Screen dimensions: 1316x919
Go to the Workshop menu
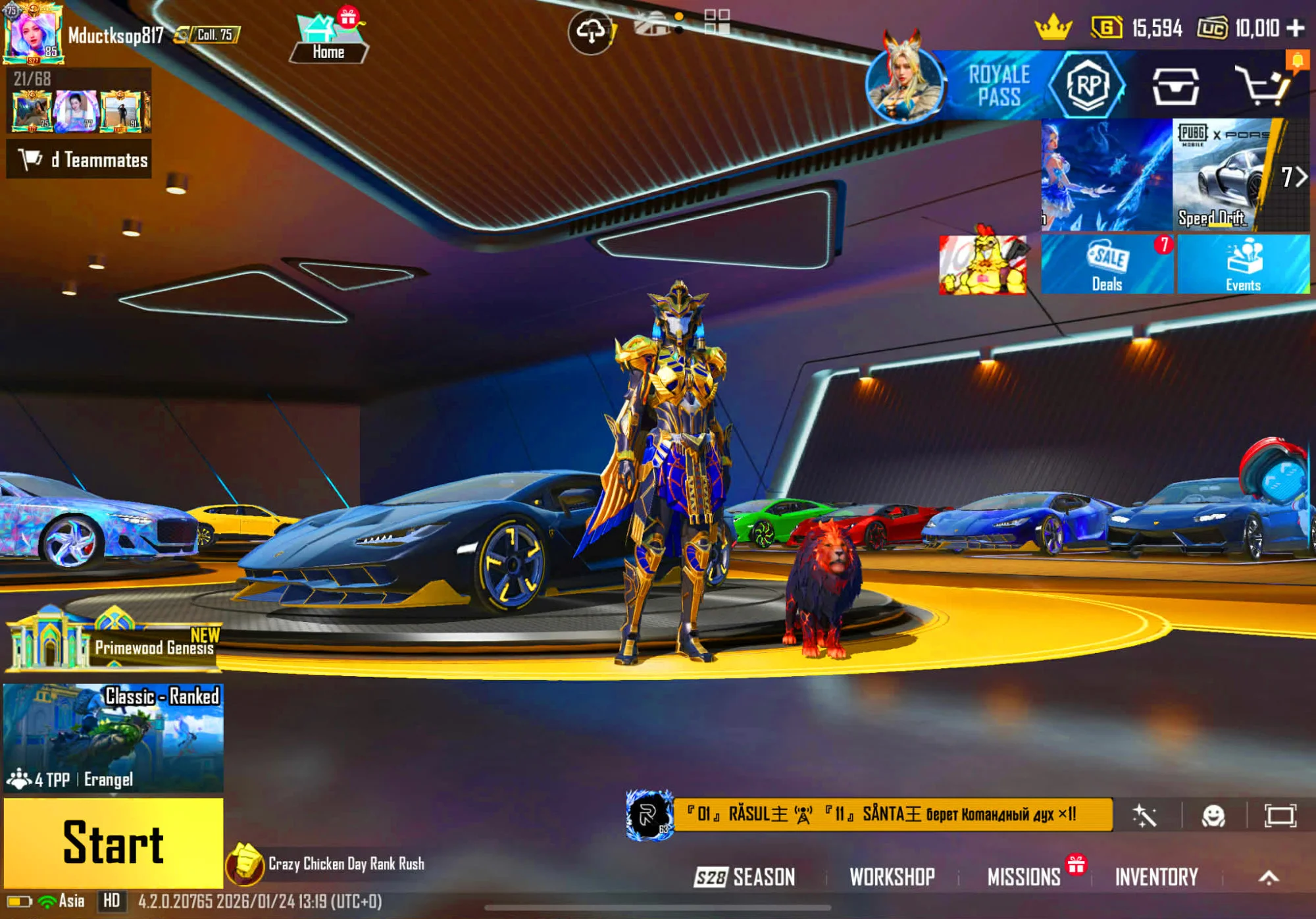892,877
